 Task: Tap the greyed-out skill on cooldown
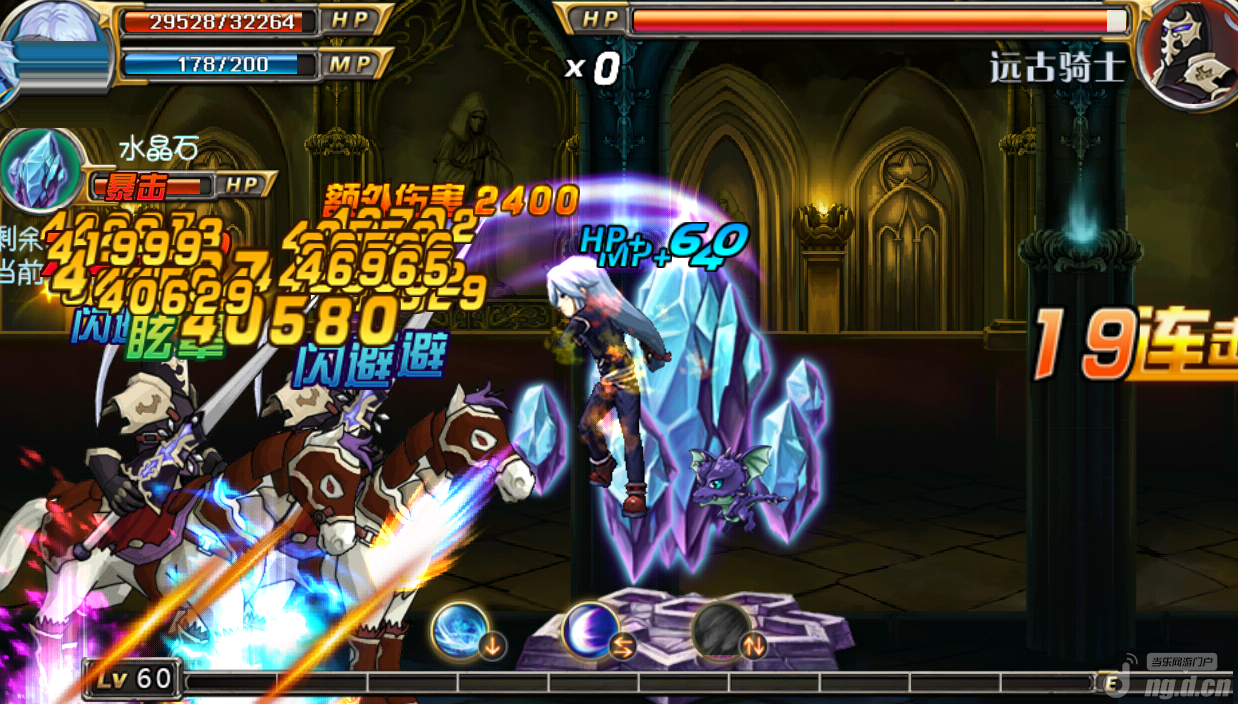(720, 631)
